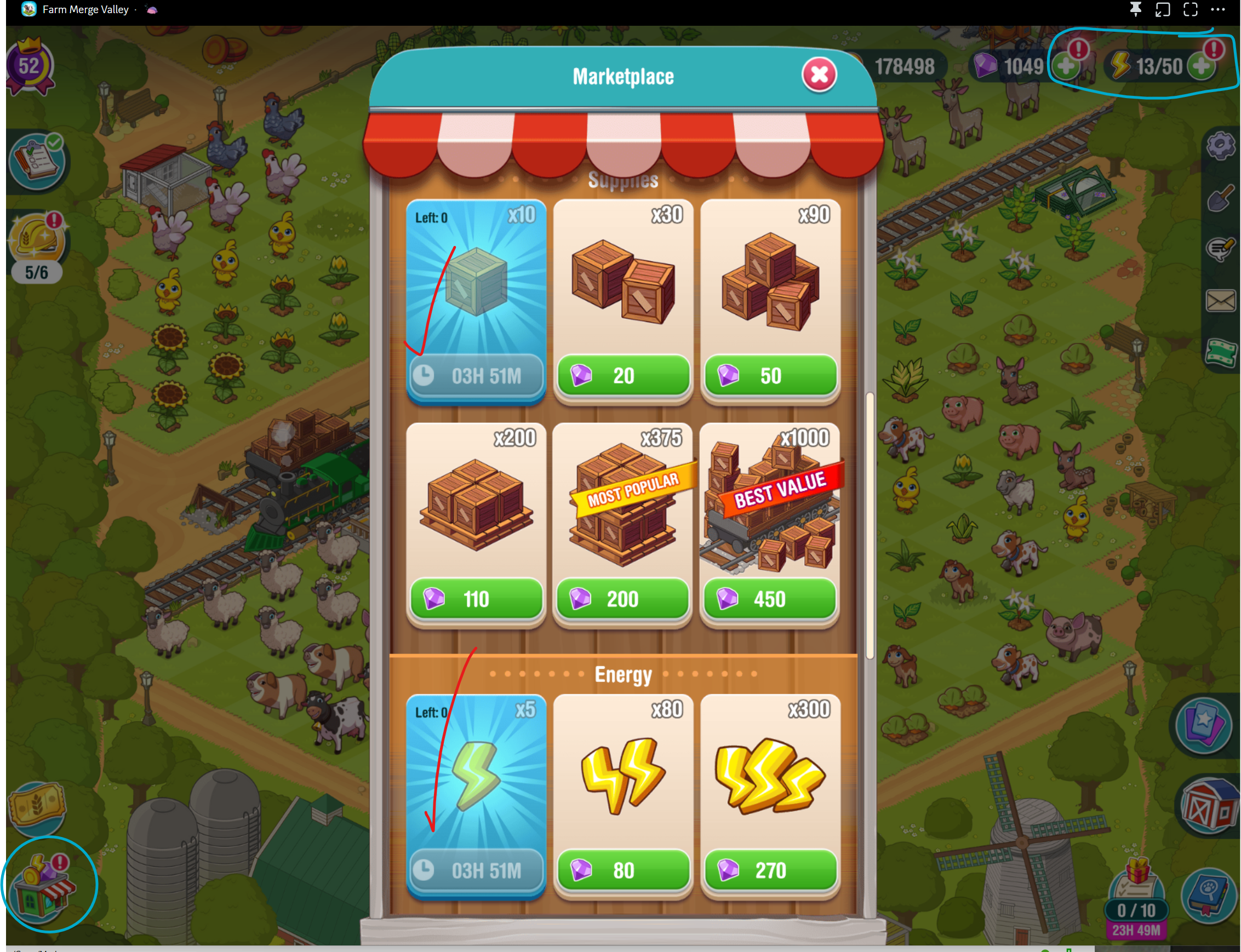Buy the x30 supply crates for 20 gems

point(623,375)
